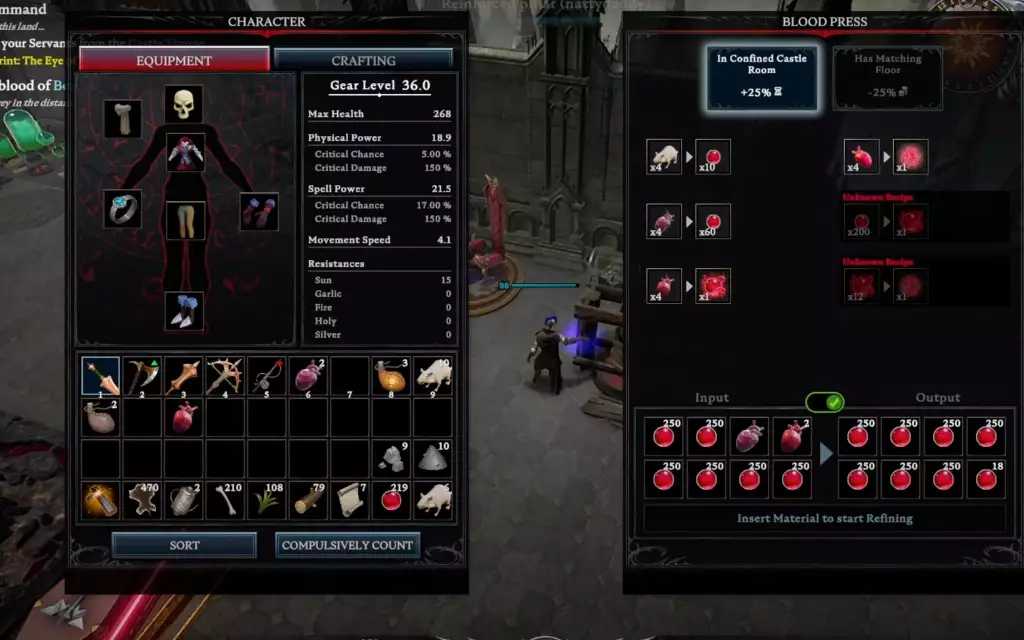The width and height of the screenshot is (1024, 640).
Task: Sort the inventory with the Sort button
Action: click(x=184, y=545)
